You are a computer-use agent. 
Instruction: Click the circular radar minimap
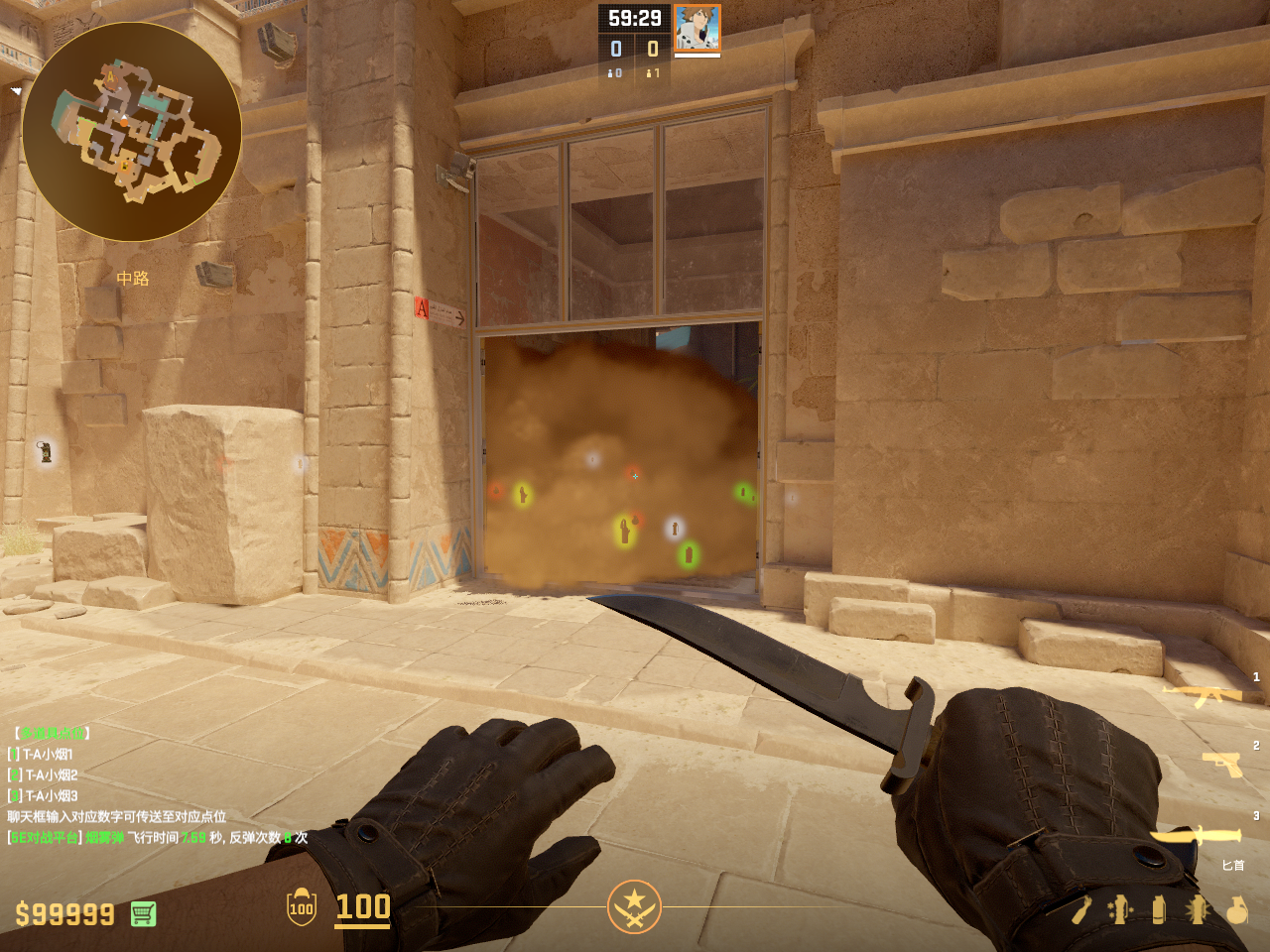pos(132,132)
